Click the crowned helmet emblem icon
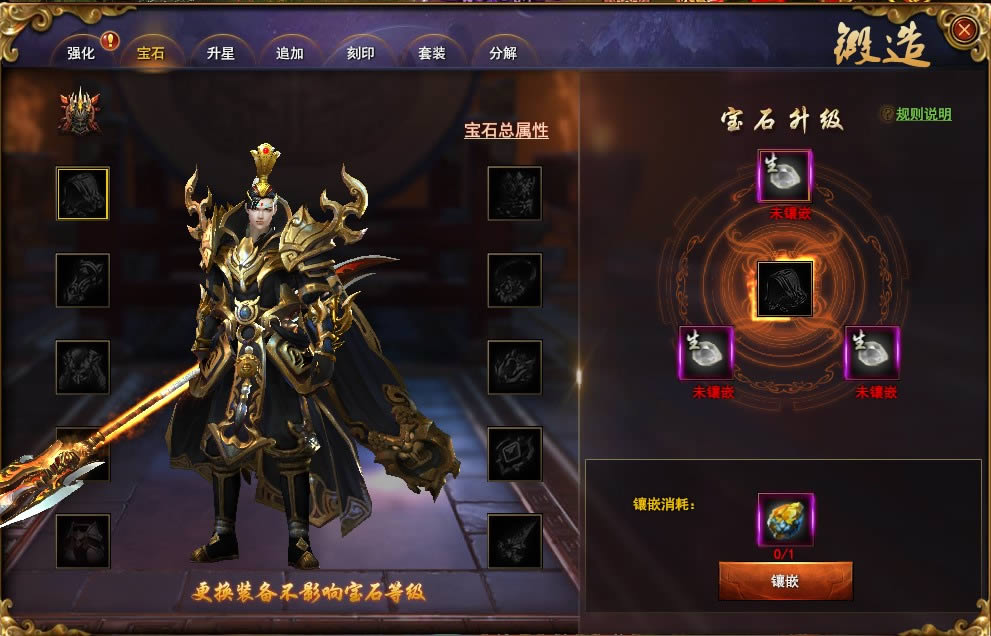 pyautogui.click(x=79, y=111)
